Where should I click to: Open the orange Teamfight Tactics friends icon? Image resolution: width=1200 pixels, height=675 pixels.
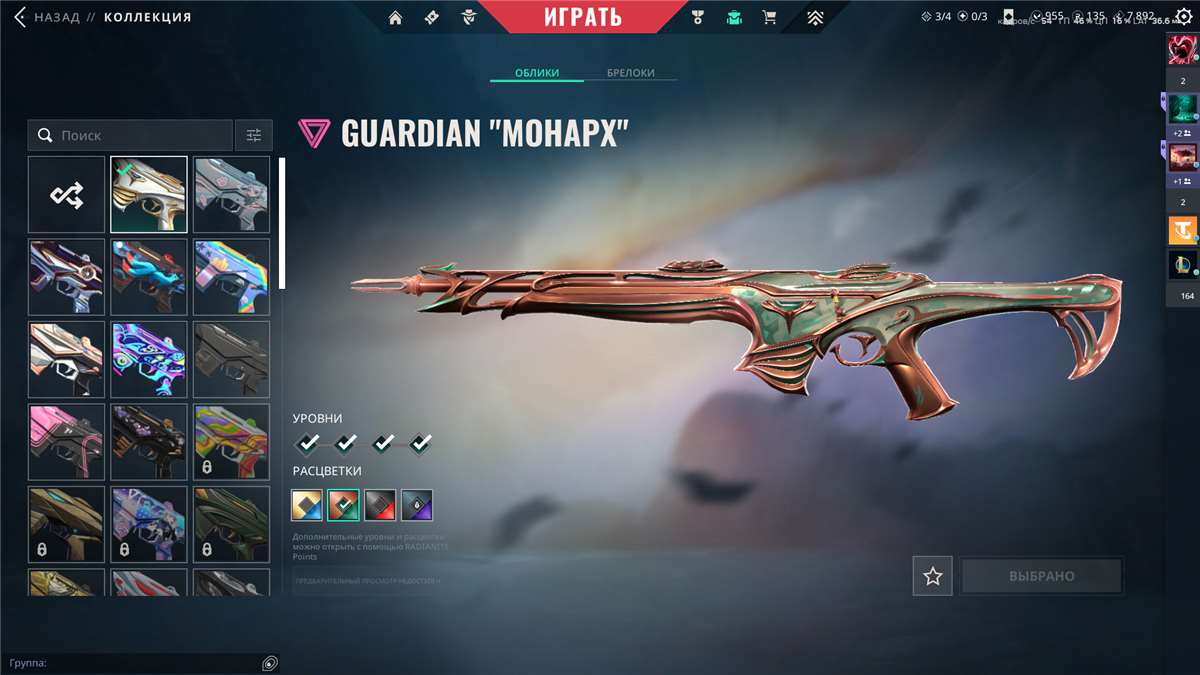[x=1183, y=230]
